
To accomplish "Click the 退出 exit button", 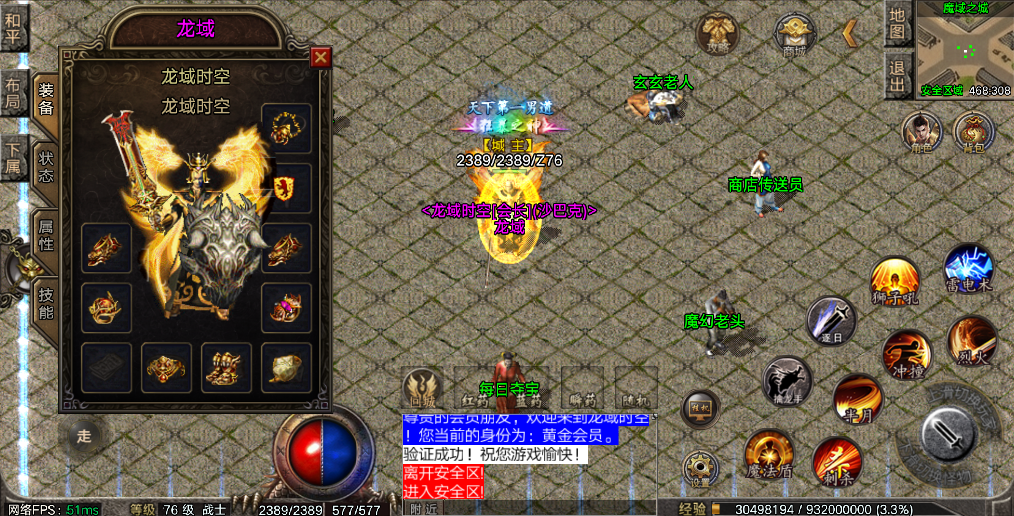I will [x=898, y=74].
